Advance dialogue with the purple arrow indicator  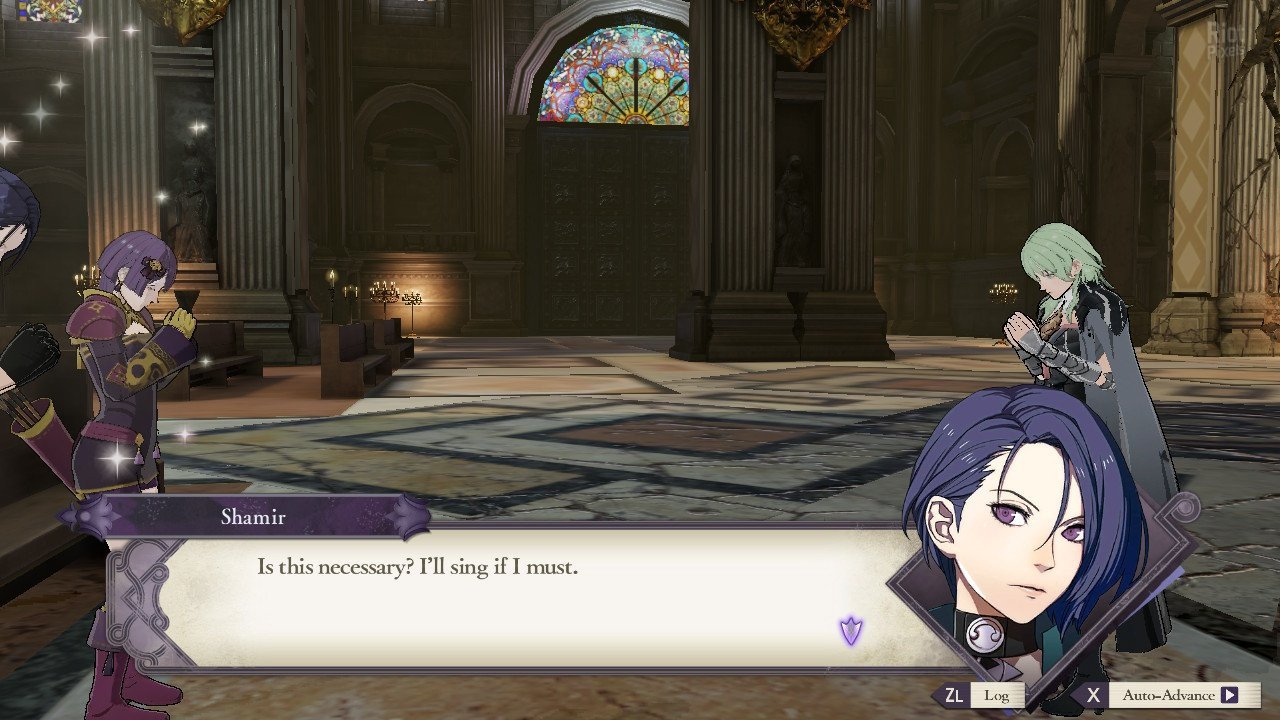(x=851, y=631)
